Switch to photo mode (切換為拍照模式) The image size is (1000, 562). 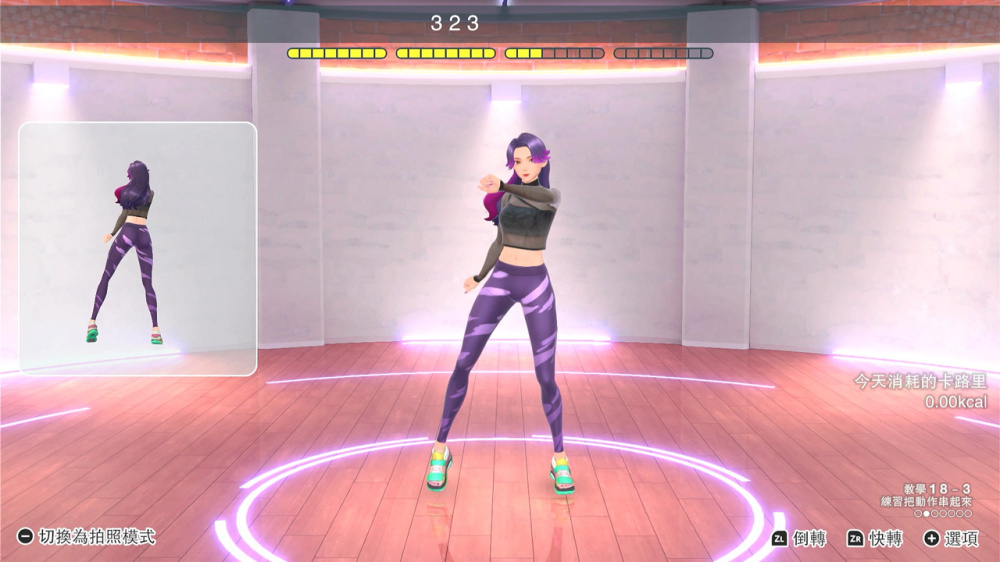[87, 537]
